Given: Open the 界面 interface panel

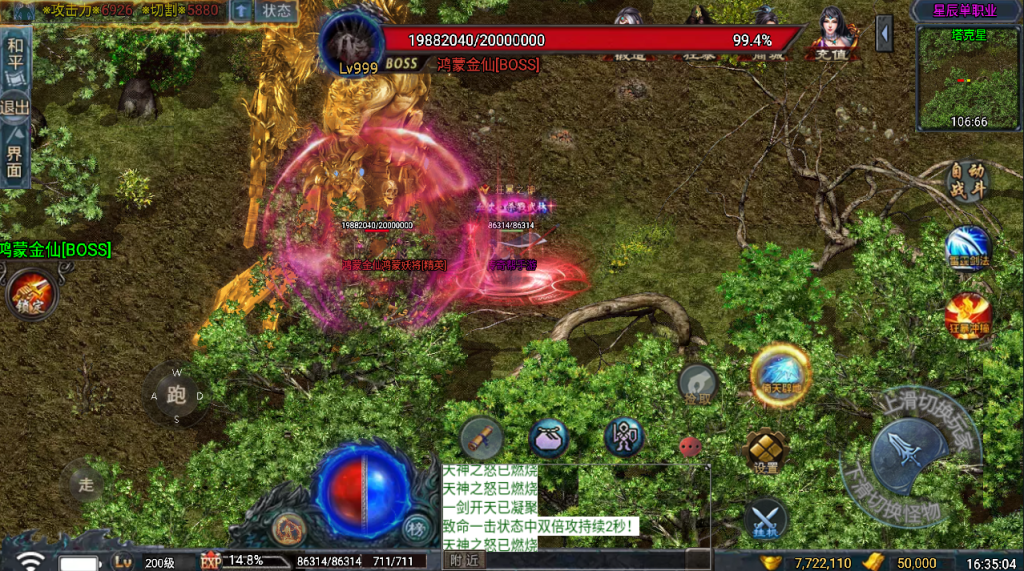Looking at the screenshot, I should [15, 160].
